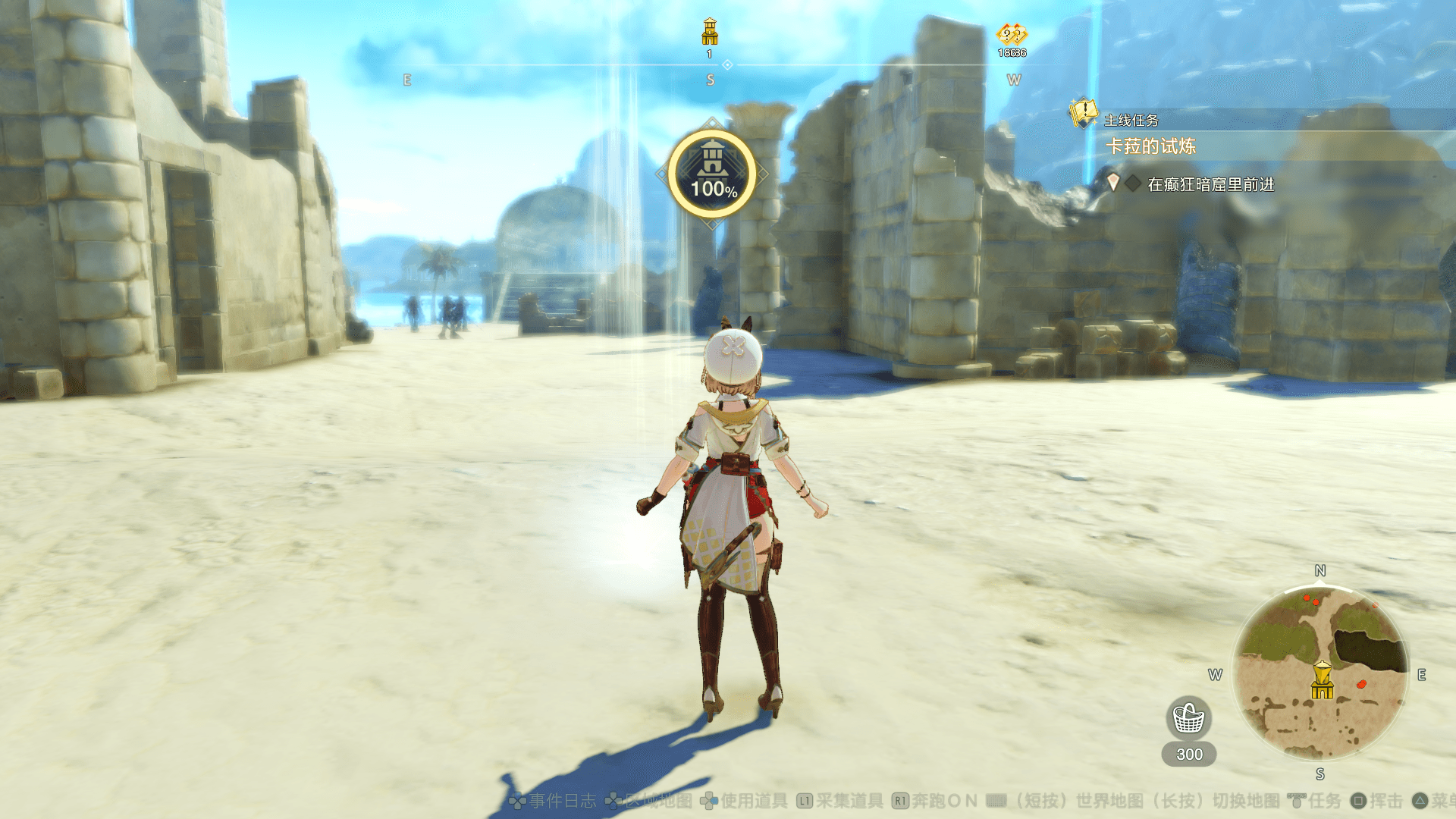Click the golden landmark marker on the minimap

(x=1322, y=679)
